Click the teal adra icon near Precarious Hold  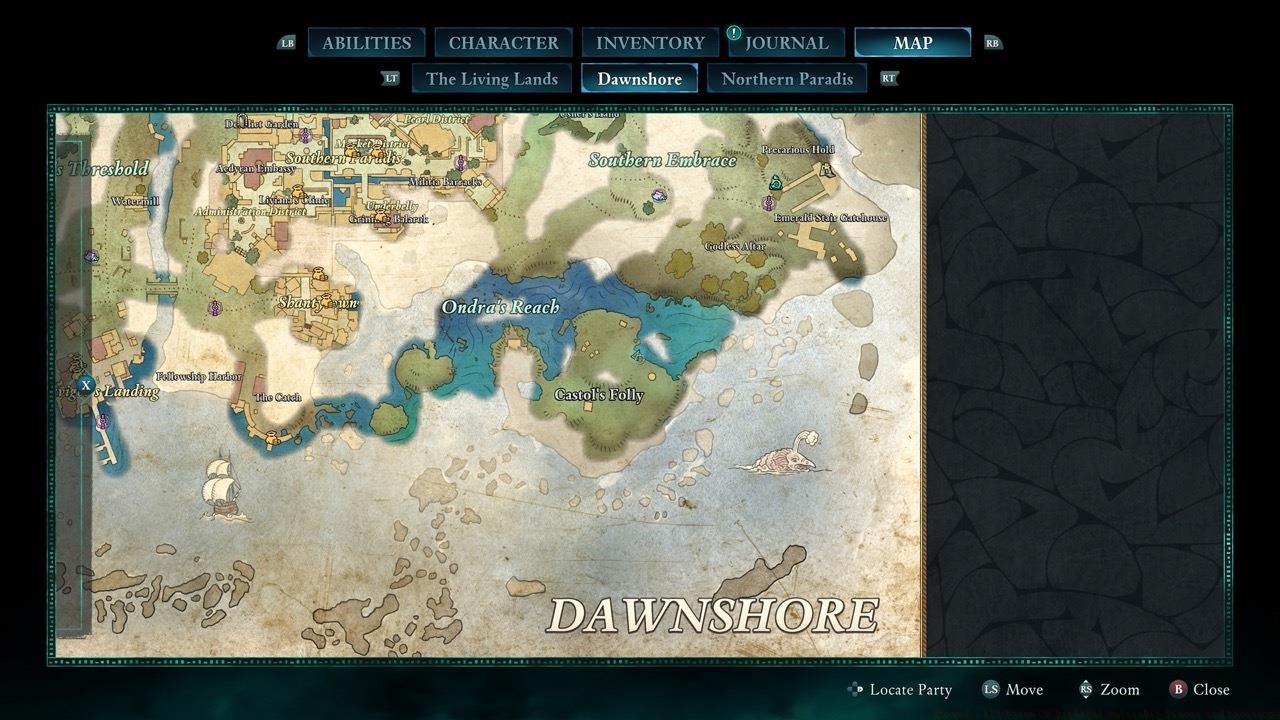coord(776,183)
